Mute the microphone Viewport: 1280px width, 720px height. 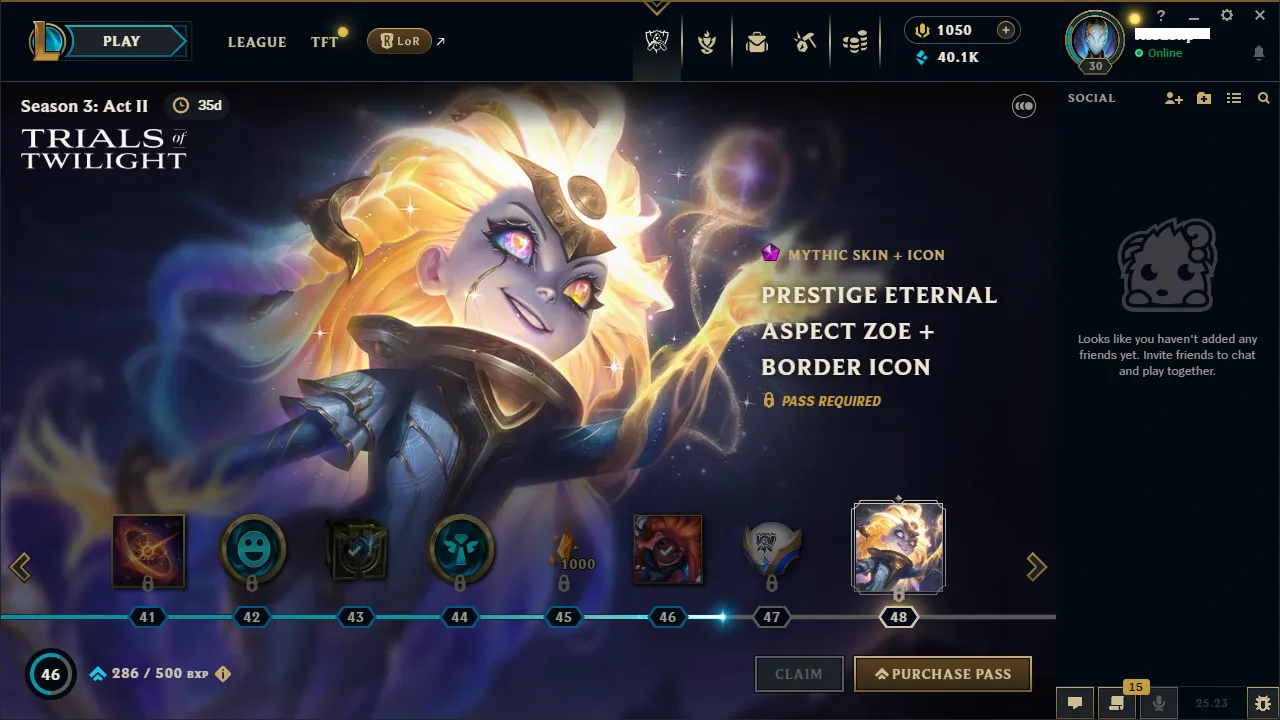click(1159, 703)
